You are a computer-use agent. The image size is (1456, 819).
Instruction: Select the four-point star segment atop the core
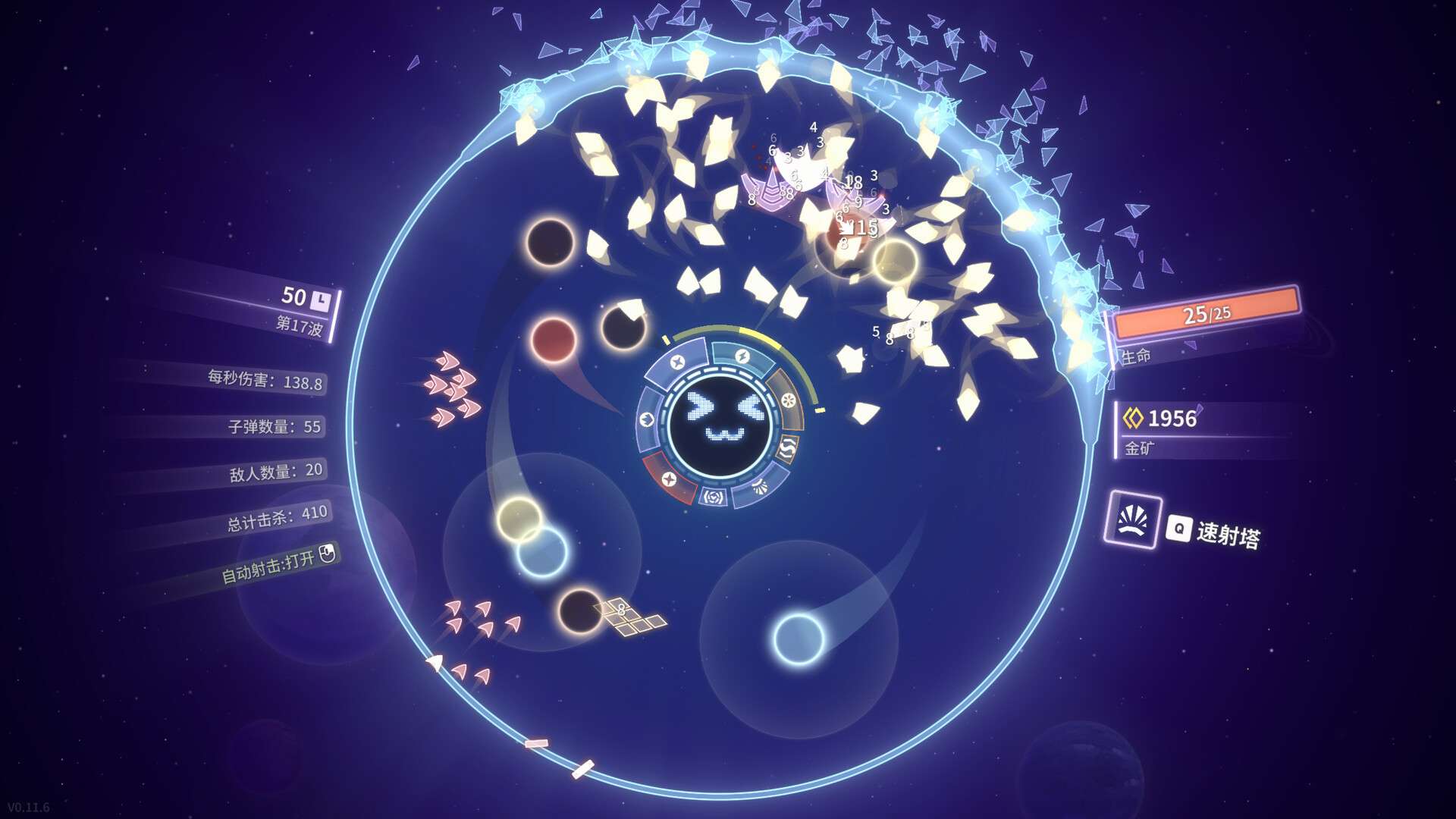click(677, 361)
